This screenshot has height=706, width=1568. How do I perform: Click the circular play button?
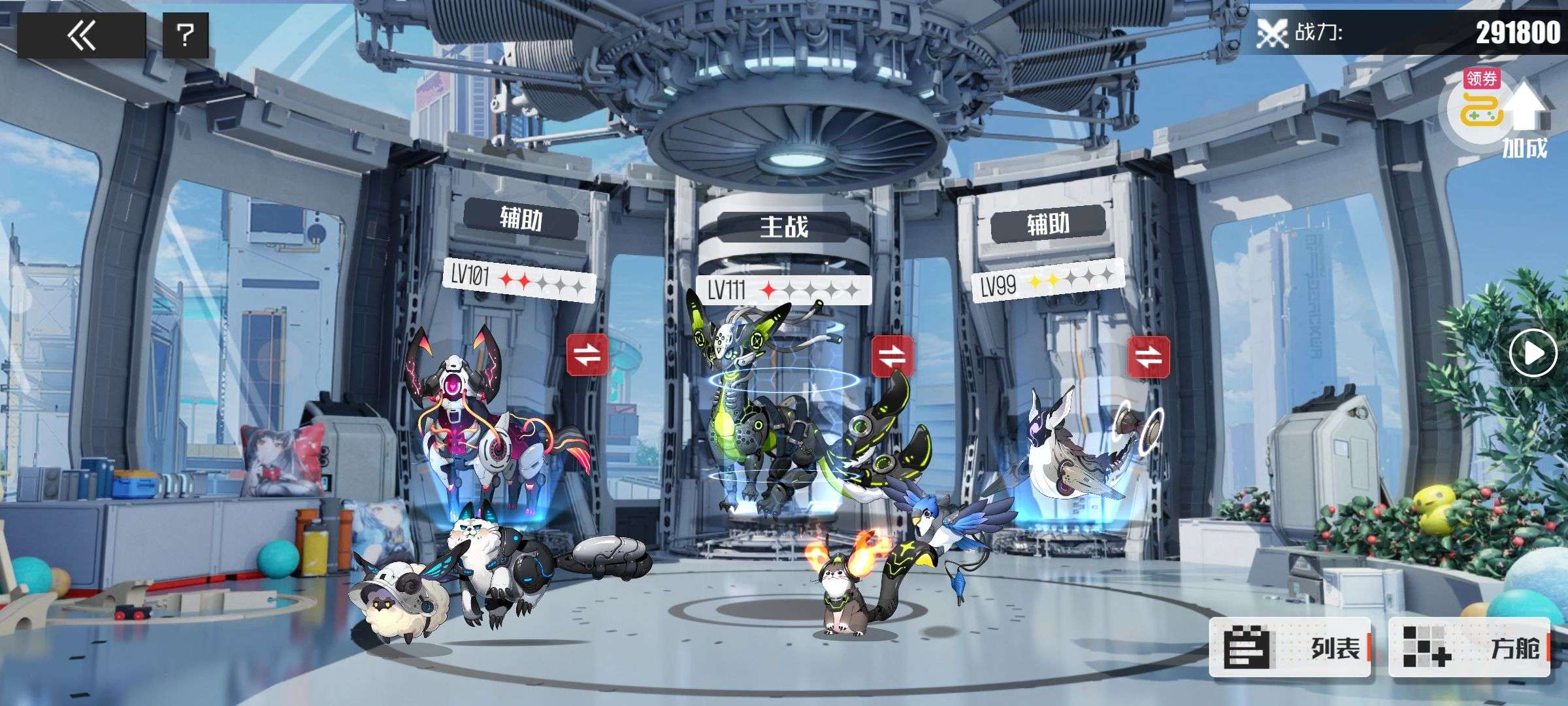point(1533,353)
